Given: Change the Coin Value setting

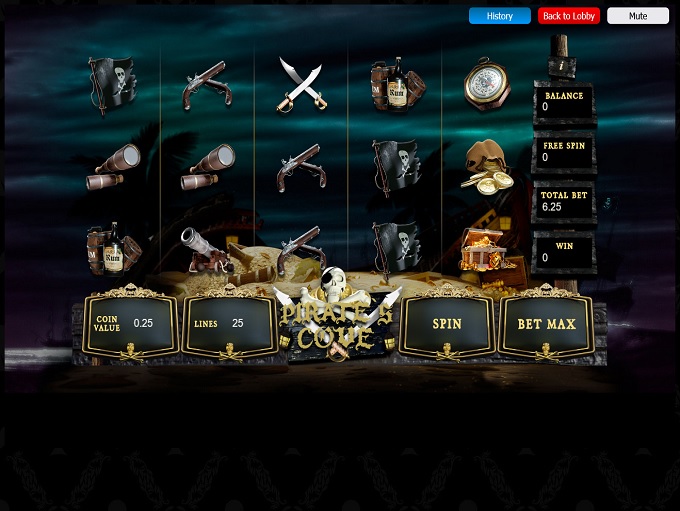Looking at the screenshot, I should pyautogui.click(x=131, y=324).
